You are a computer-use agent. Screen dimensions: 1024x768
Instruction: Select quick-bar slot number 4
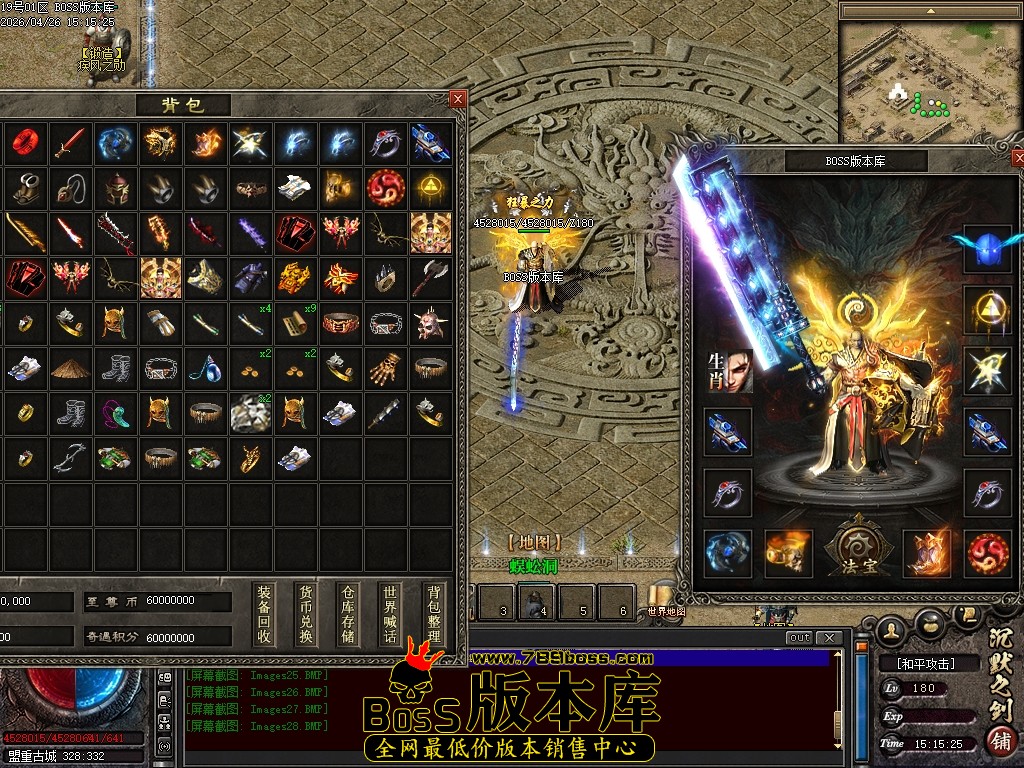tap(543, 603)
